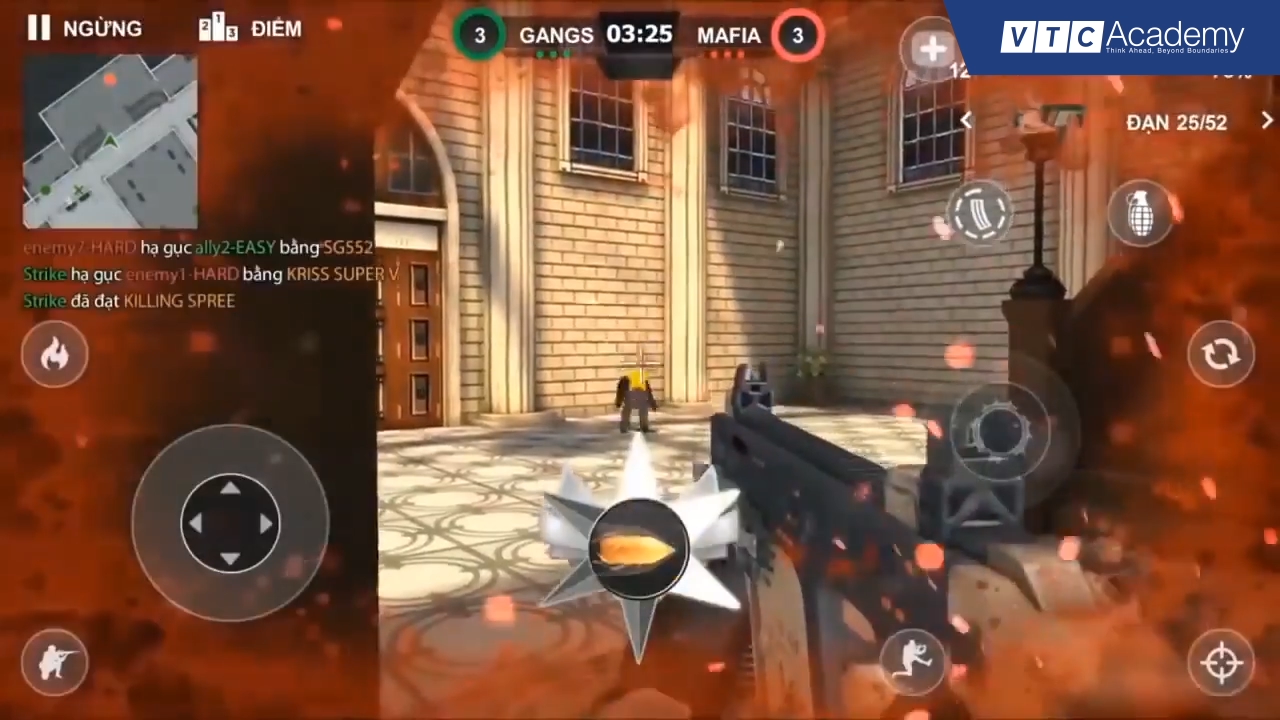Switch to next weapon via right arrow chevron
The image size is (1280, 720).
[x=1266, y=121]
